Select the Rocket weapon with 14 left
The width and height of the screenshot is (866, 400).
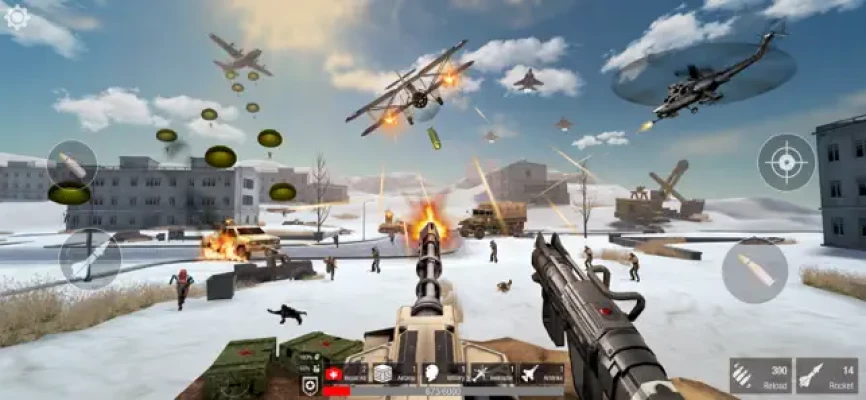[x=826, y=375]
